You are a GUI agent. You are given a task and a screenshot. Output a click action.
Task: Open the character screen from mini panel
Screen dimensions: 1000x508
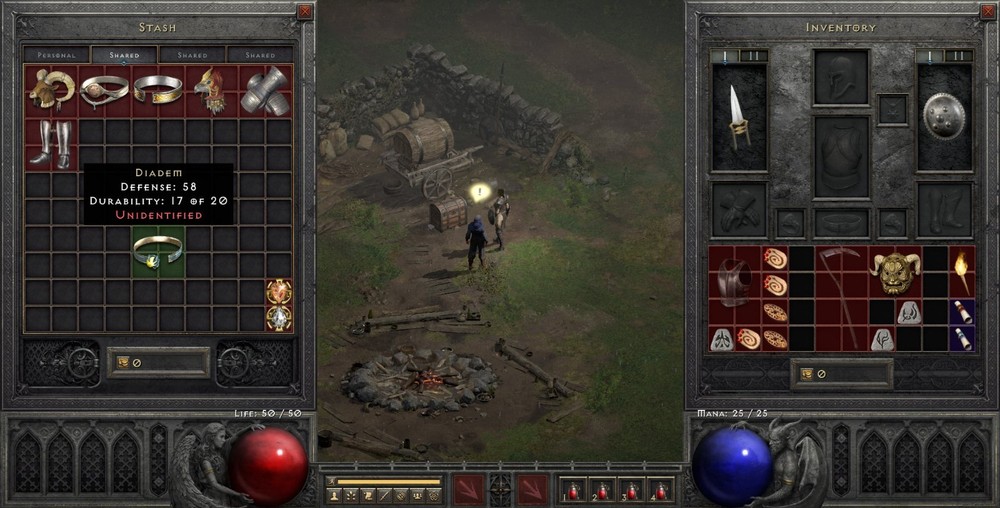(335, 495)
